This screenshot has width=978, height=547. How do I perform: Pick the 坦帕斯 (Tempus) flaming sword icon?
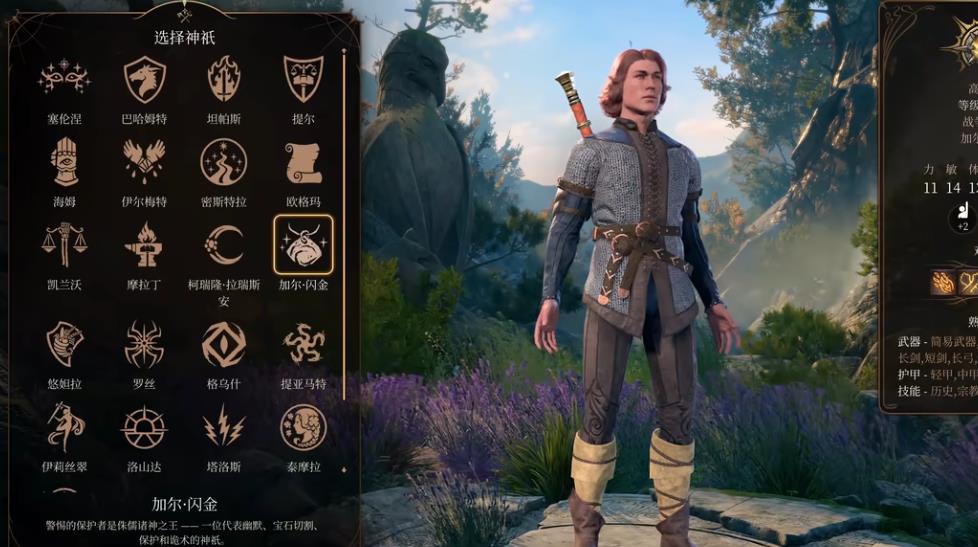point(223,78)
